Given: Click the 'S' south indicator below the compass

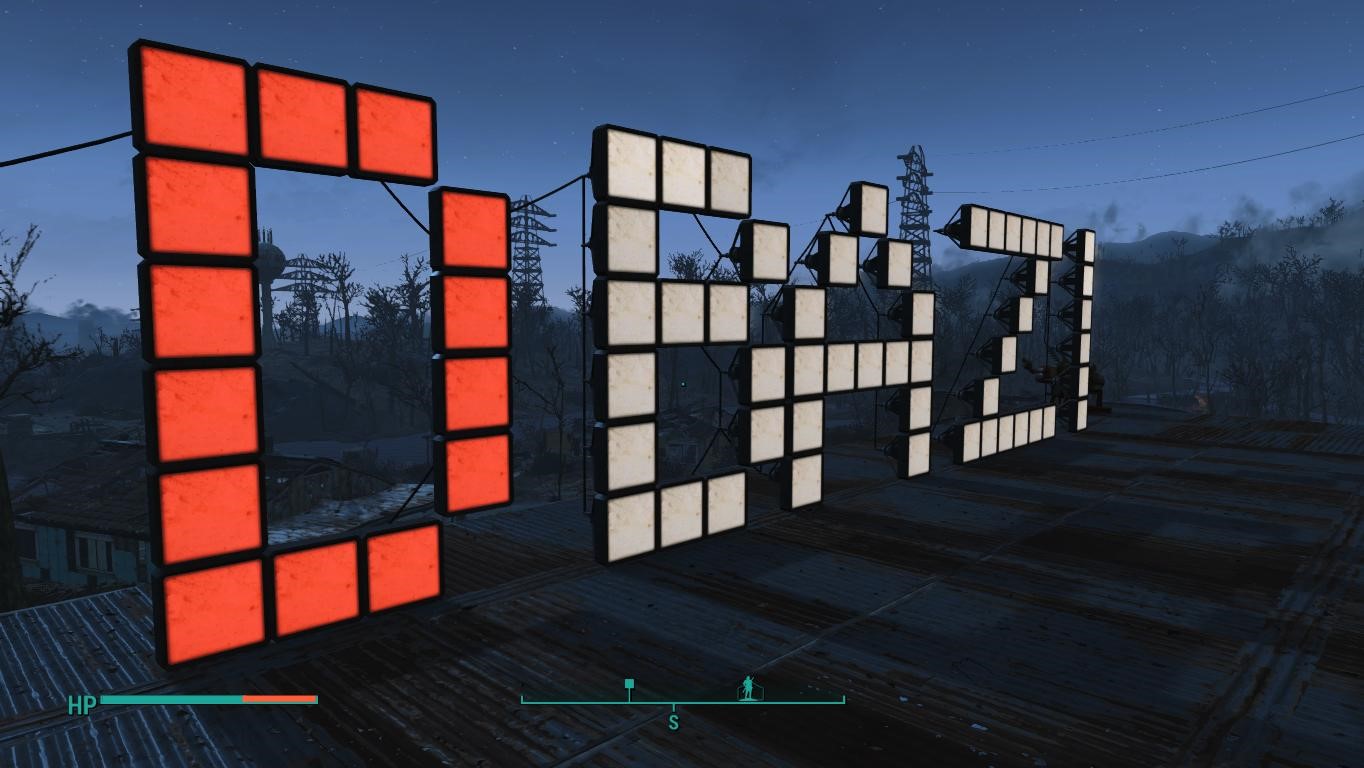Looking at the screenshot, I should pos(672,721).
